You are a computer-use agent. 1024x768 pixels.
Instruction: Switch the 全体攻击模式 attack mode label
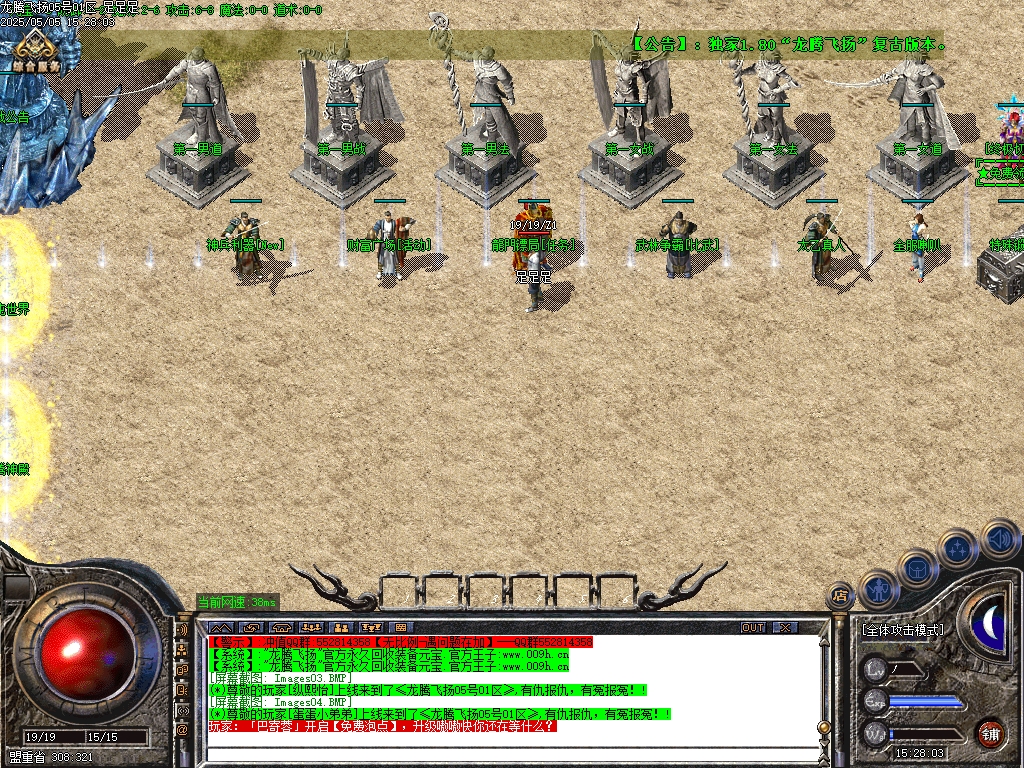[903, 630]
